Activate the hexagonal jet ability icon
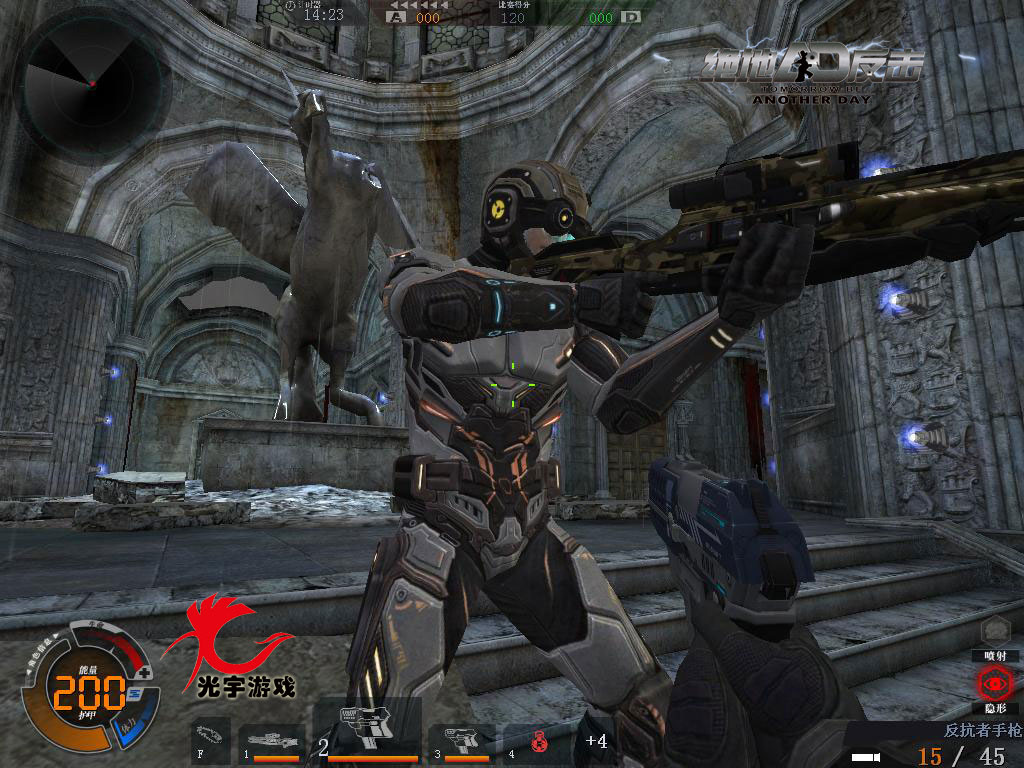 [994, 631]
